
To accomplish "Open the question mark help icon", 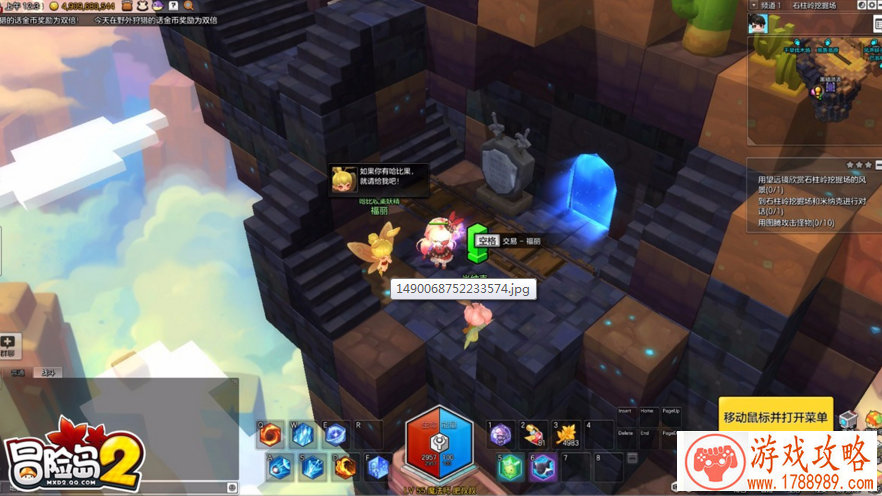I will (x=174, y=6).
